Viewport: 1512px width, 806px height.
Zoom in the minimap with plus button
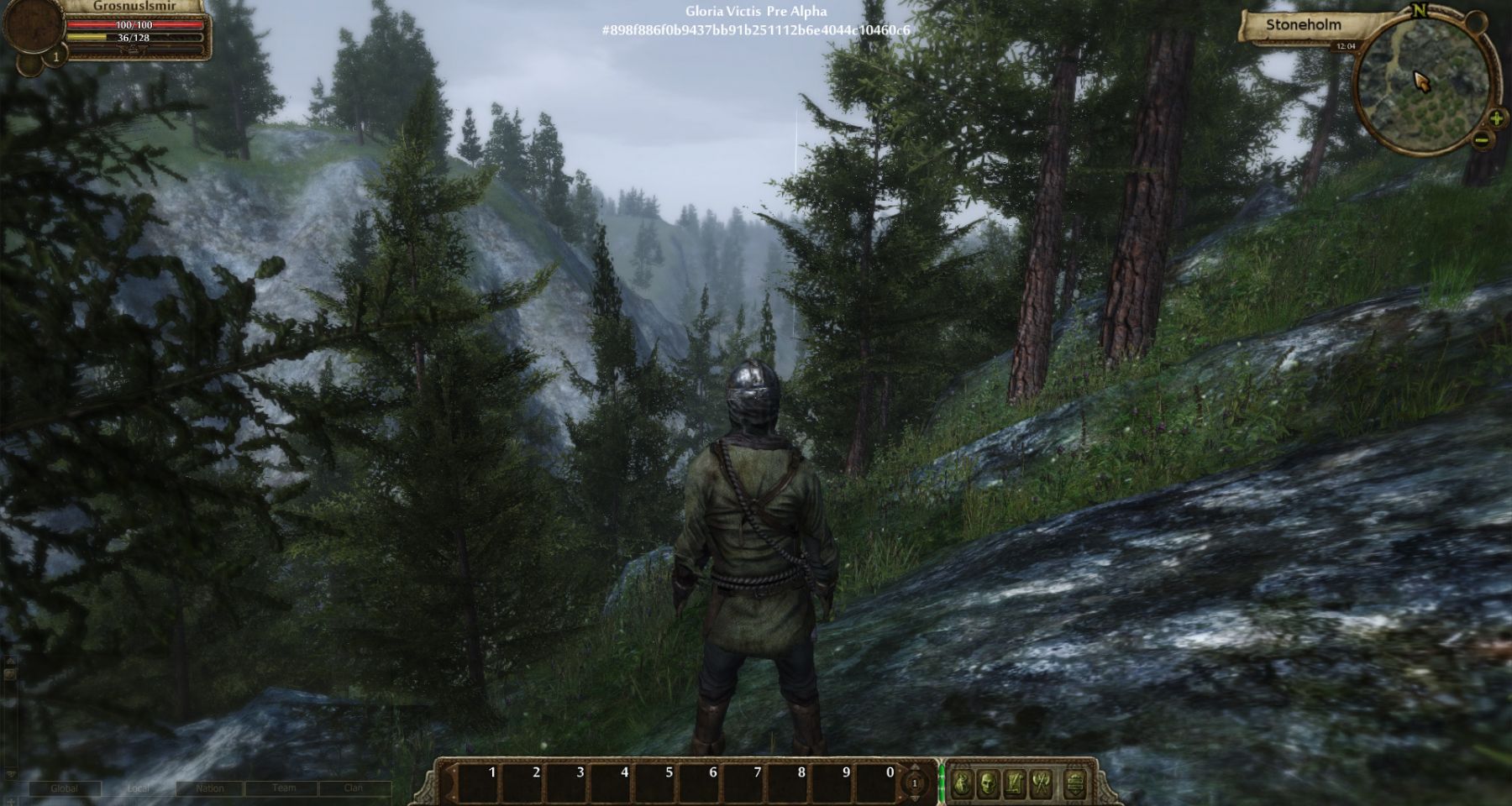click(x=1496, y=118)
